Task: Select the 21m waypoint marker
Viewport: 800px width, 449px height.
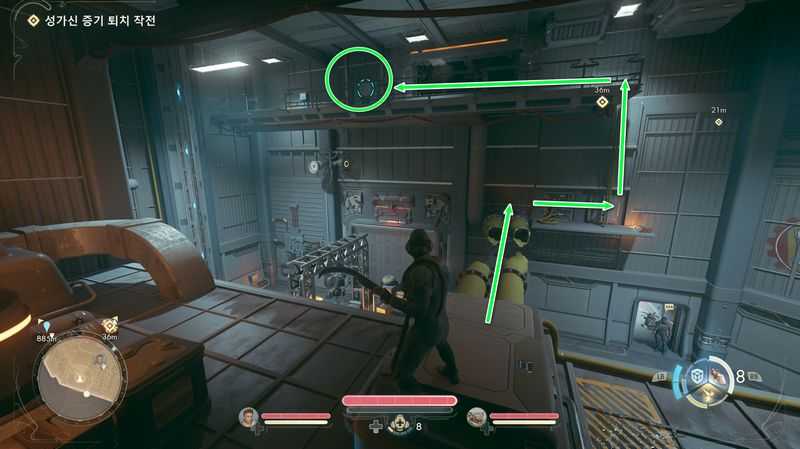Action: pyautogui.click(x=717, y=122)
